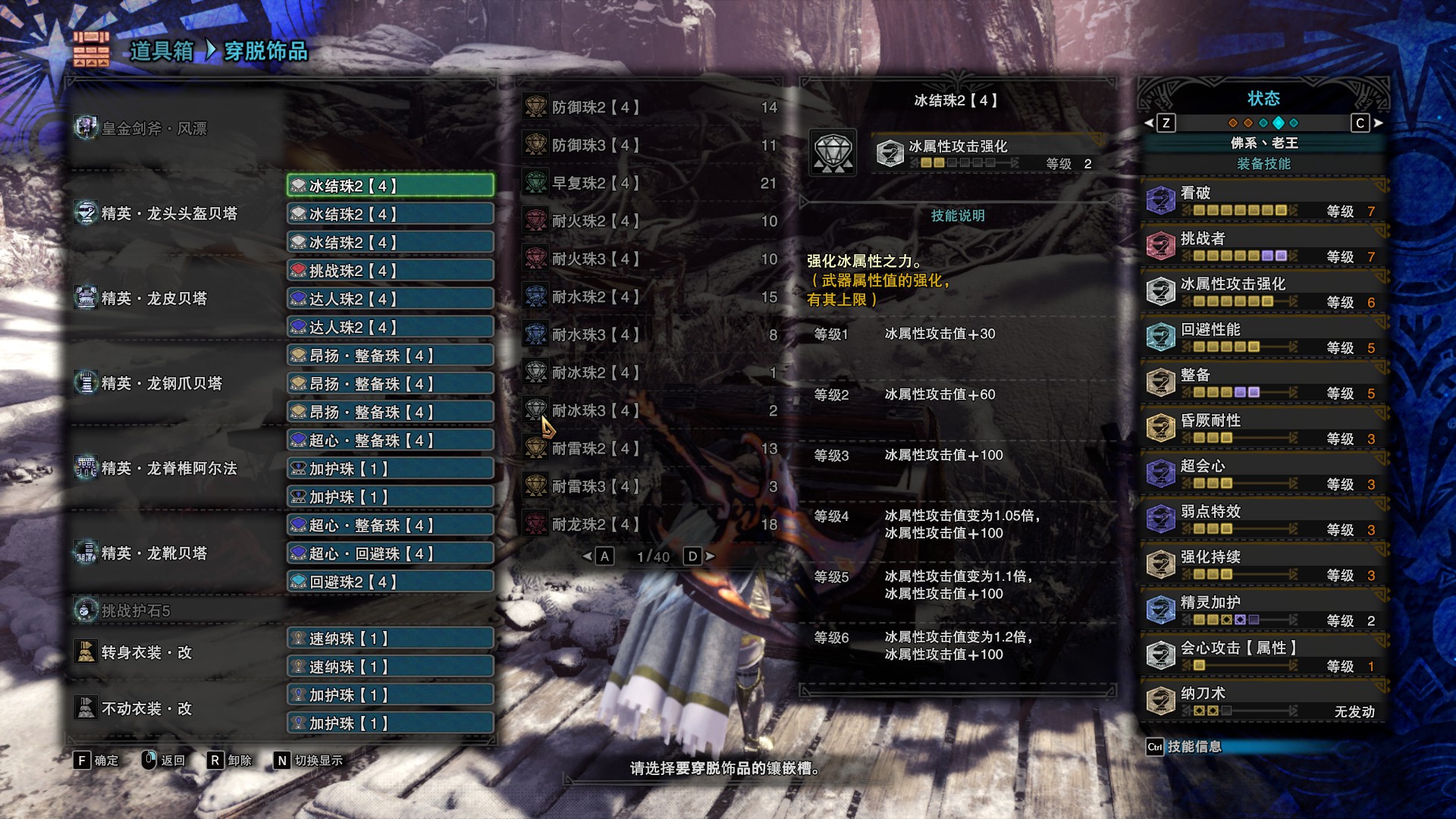Screen dimensions: 1456x819
Task: Choose the 挑战珠2【4】 decoration slot
Action: pyautogui.click(x=391, y=271)
